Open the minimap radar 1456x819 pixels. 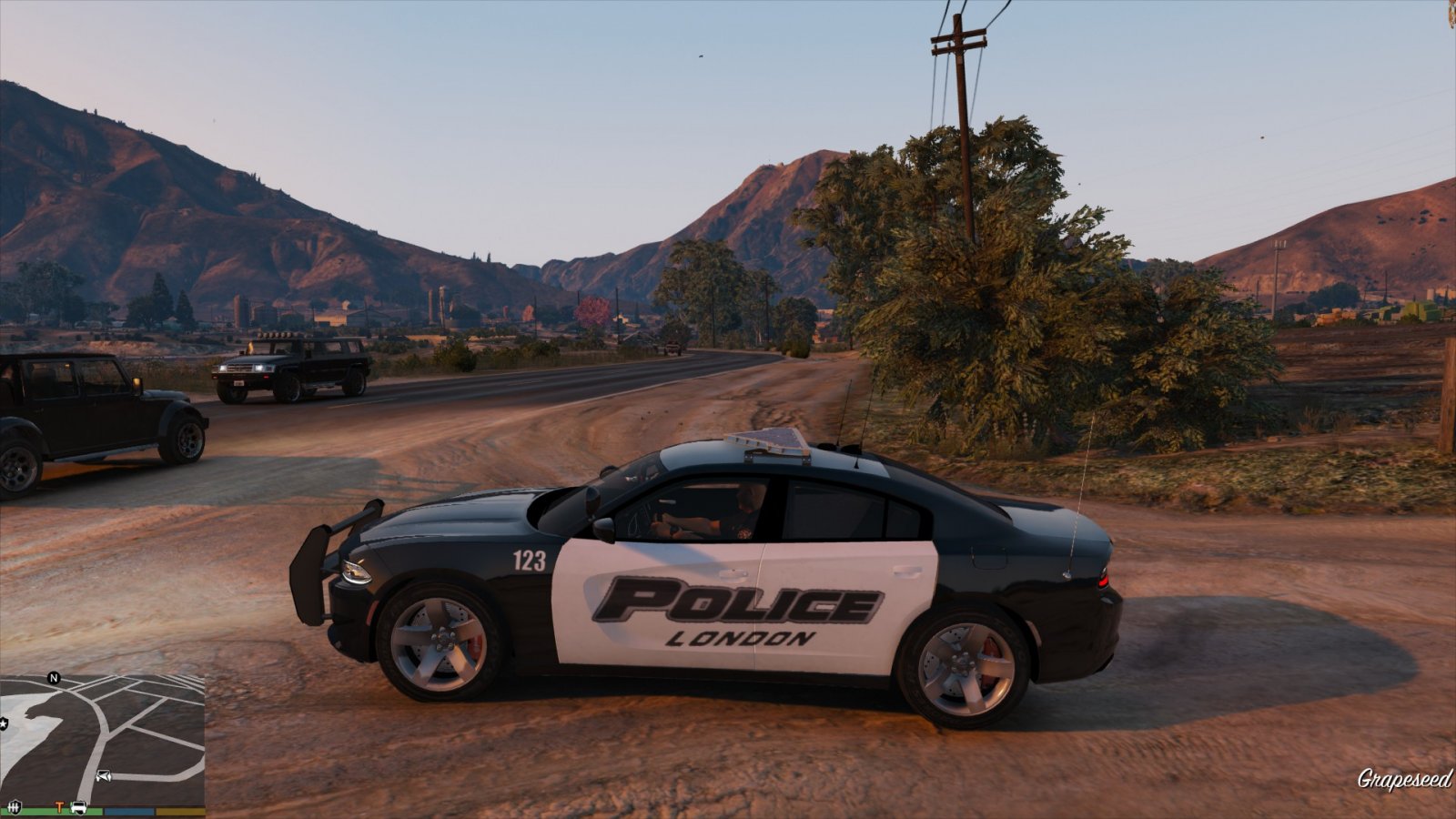(x=102, y=739)
